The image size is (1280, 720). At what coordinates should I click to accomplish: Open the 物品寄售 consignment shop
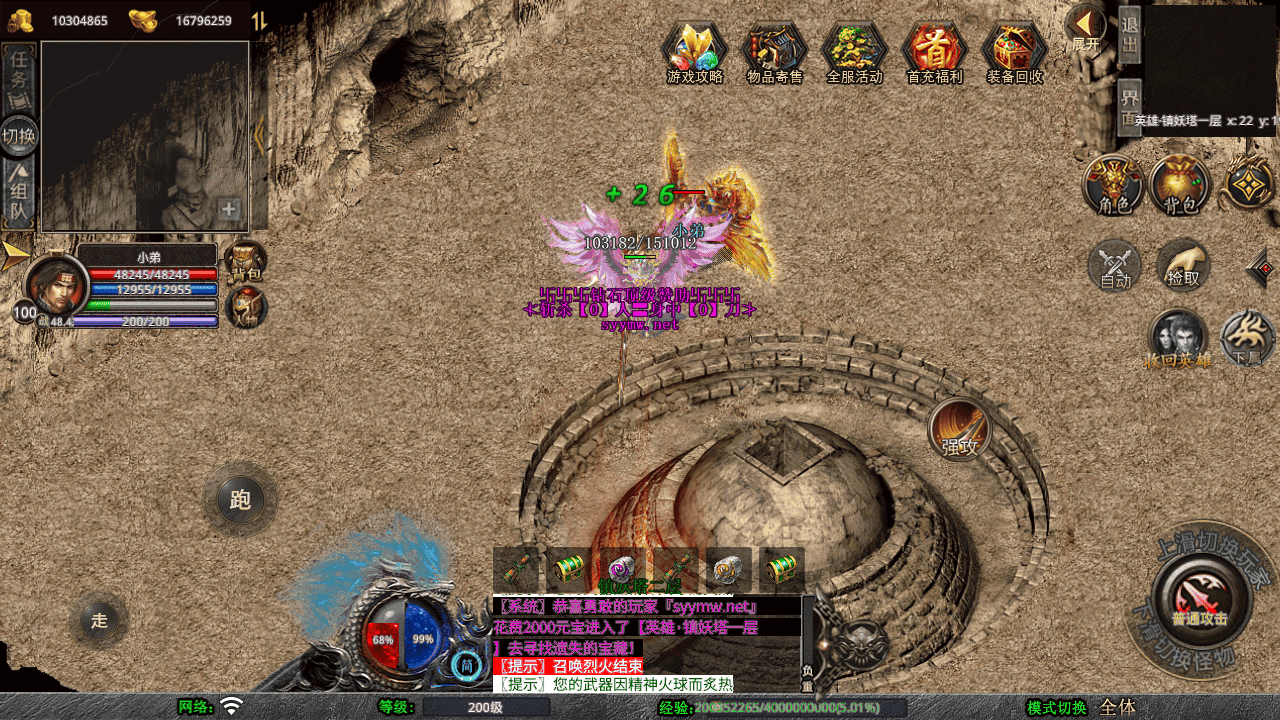click(x=774, y=50)
